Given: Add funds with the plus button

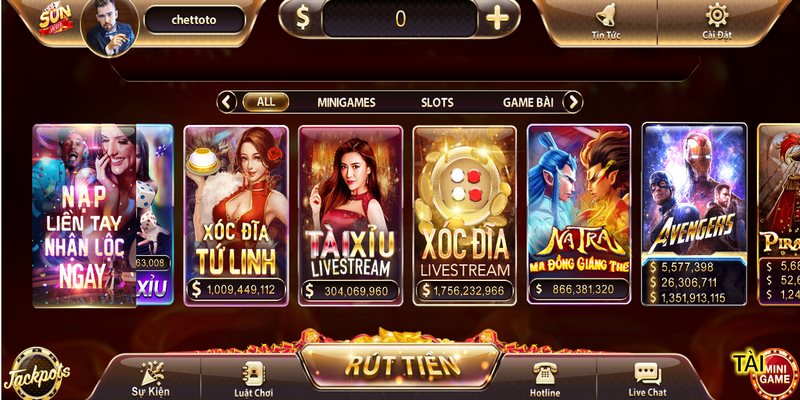Looking at the screenshot, I should (496, 18).
